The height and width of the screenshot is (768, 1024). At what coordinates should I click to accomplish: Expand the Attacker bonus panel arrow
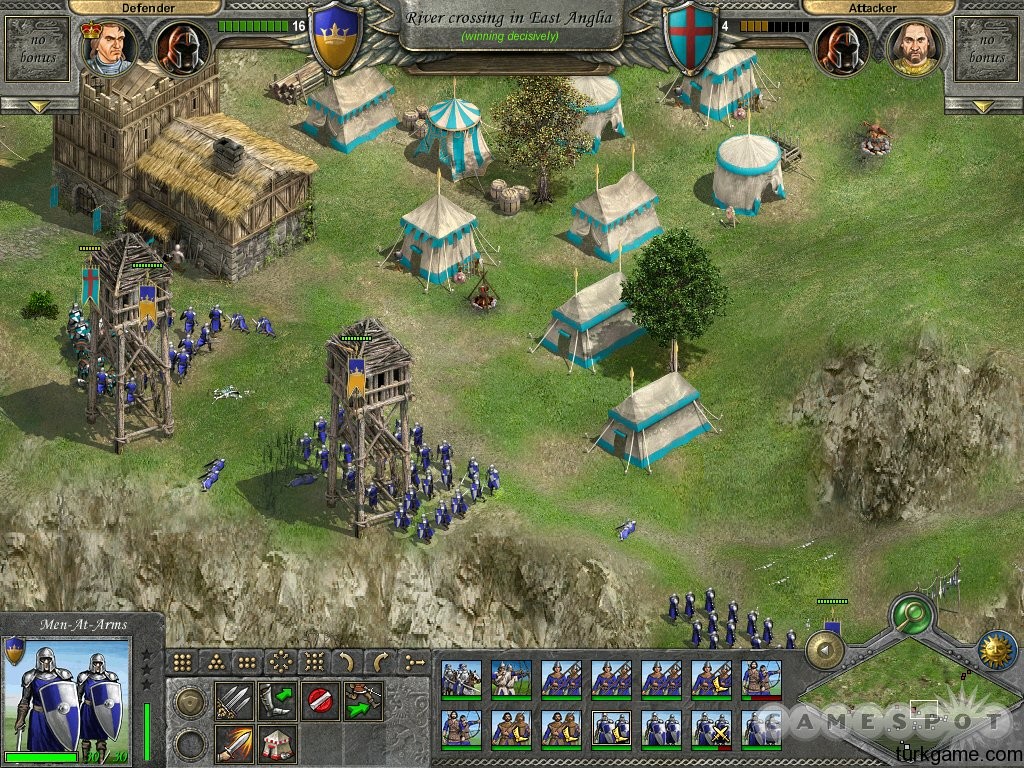click(985, 106)
